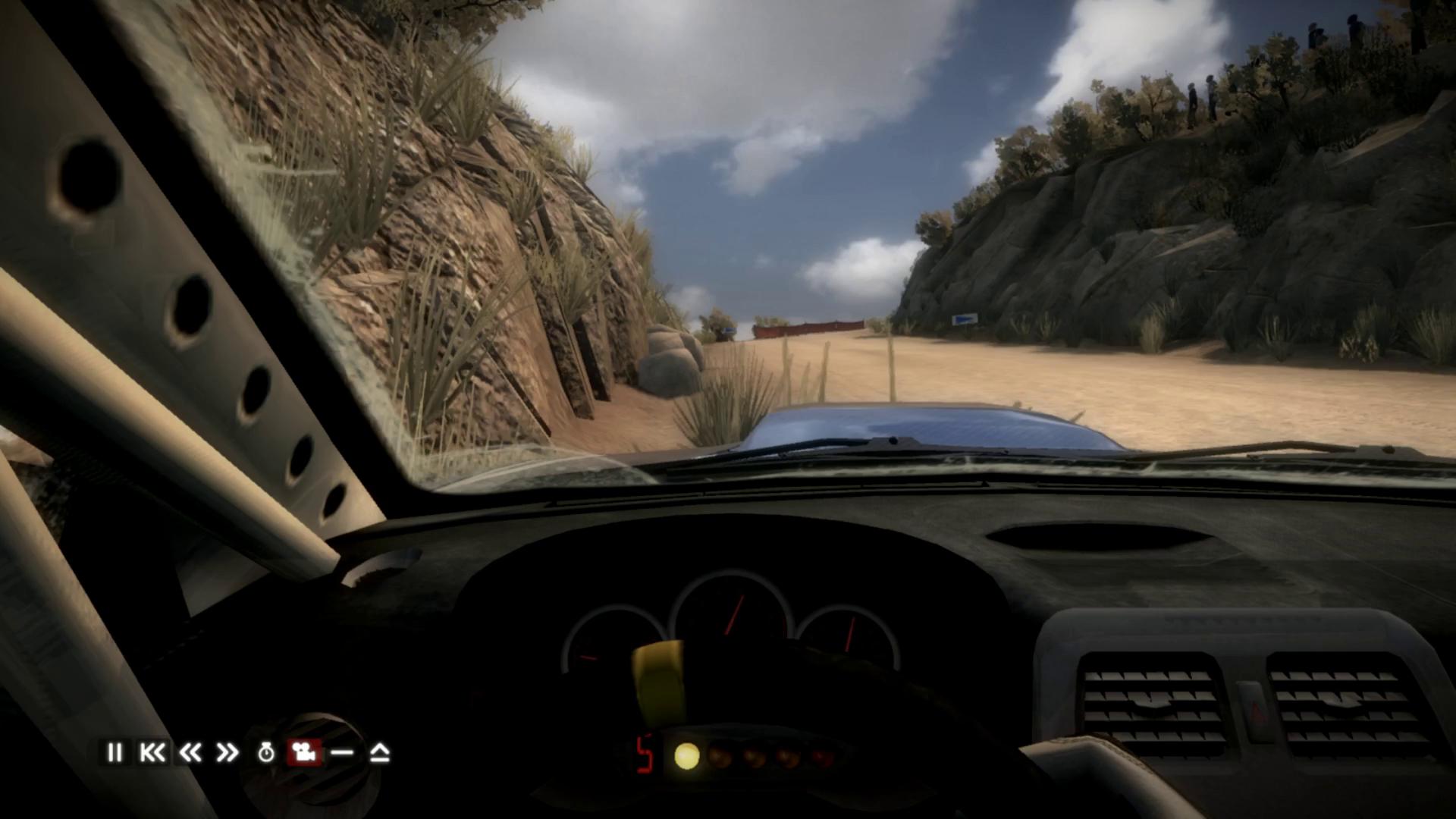Click the horizontal dash replay button
The width and height of the screenshot is (1456, 819).
[342, 752]
